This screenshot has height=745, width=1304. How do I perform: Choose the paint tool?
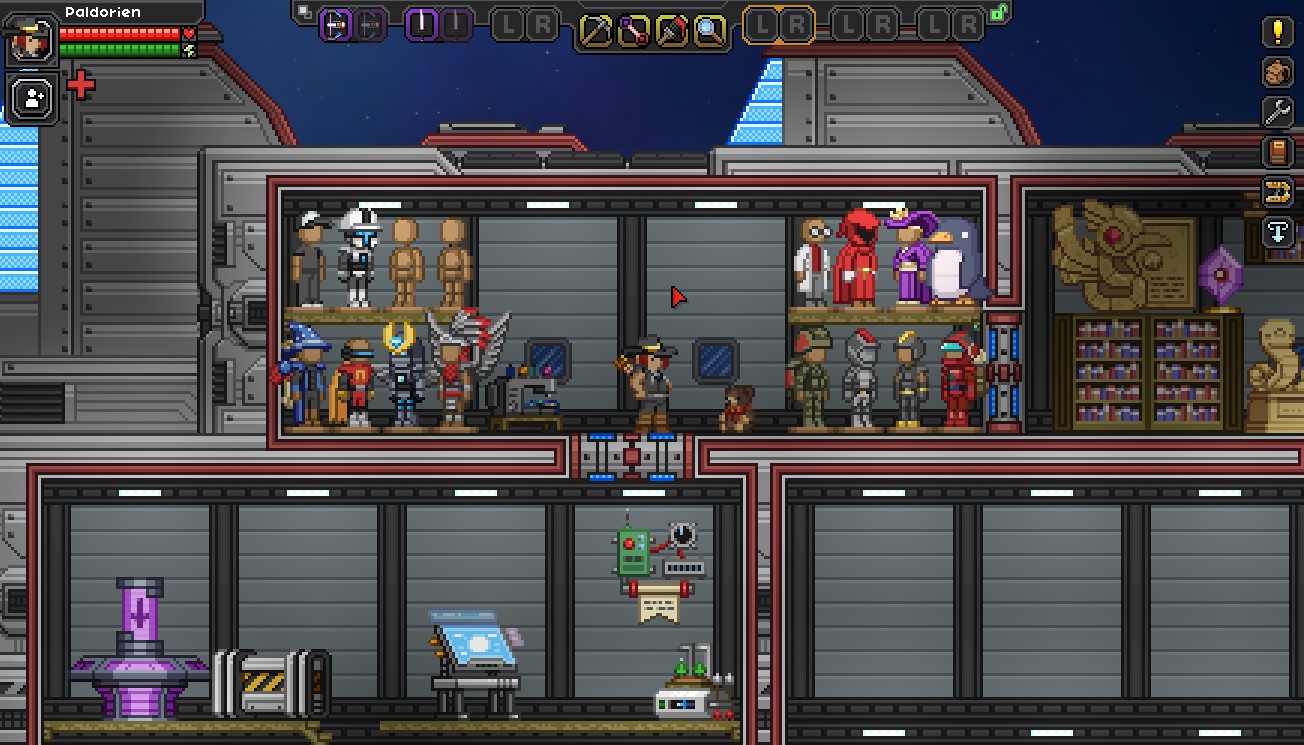tap(671, 31)
